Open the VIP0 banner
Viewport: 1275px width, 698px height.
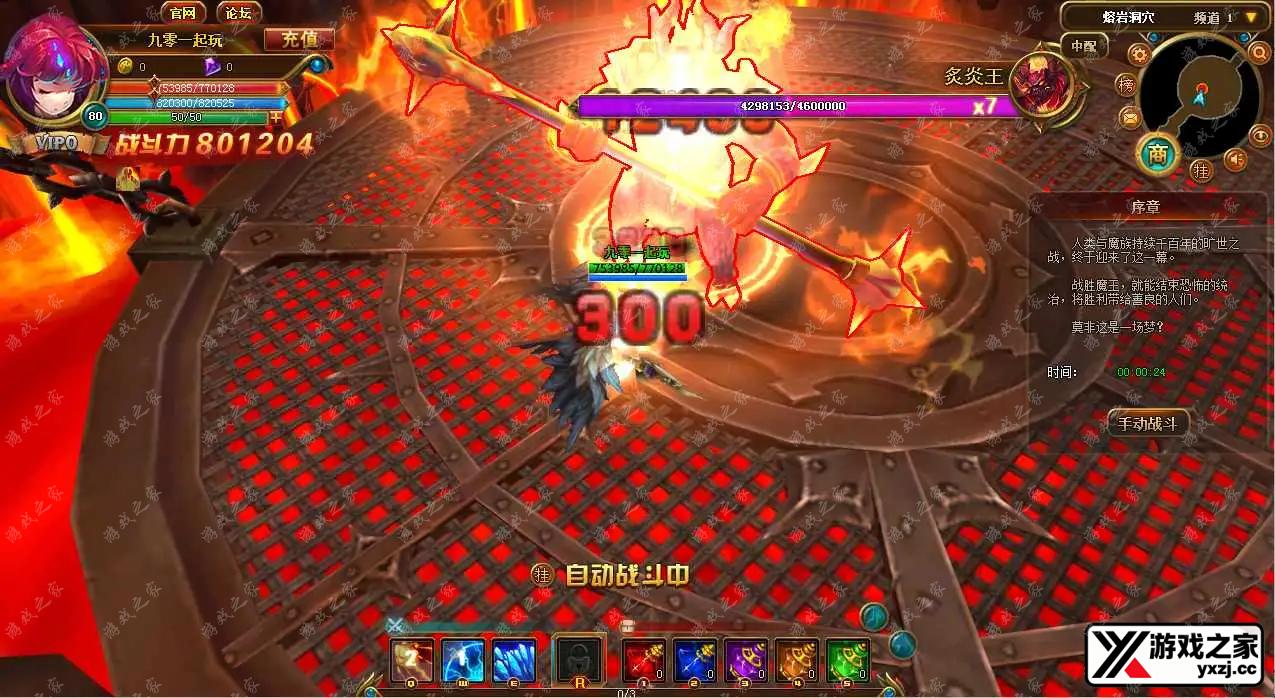[x=58, y=143]
